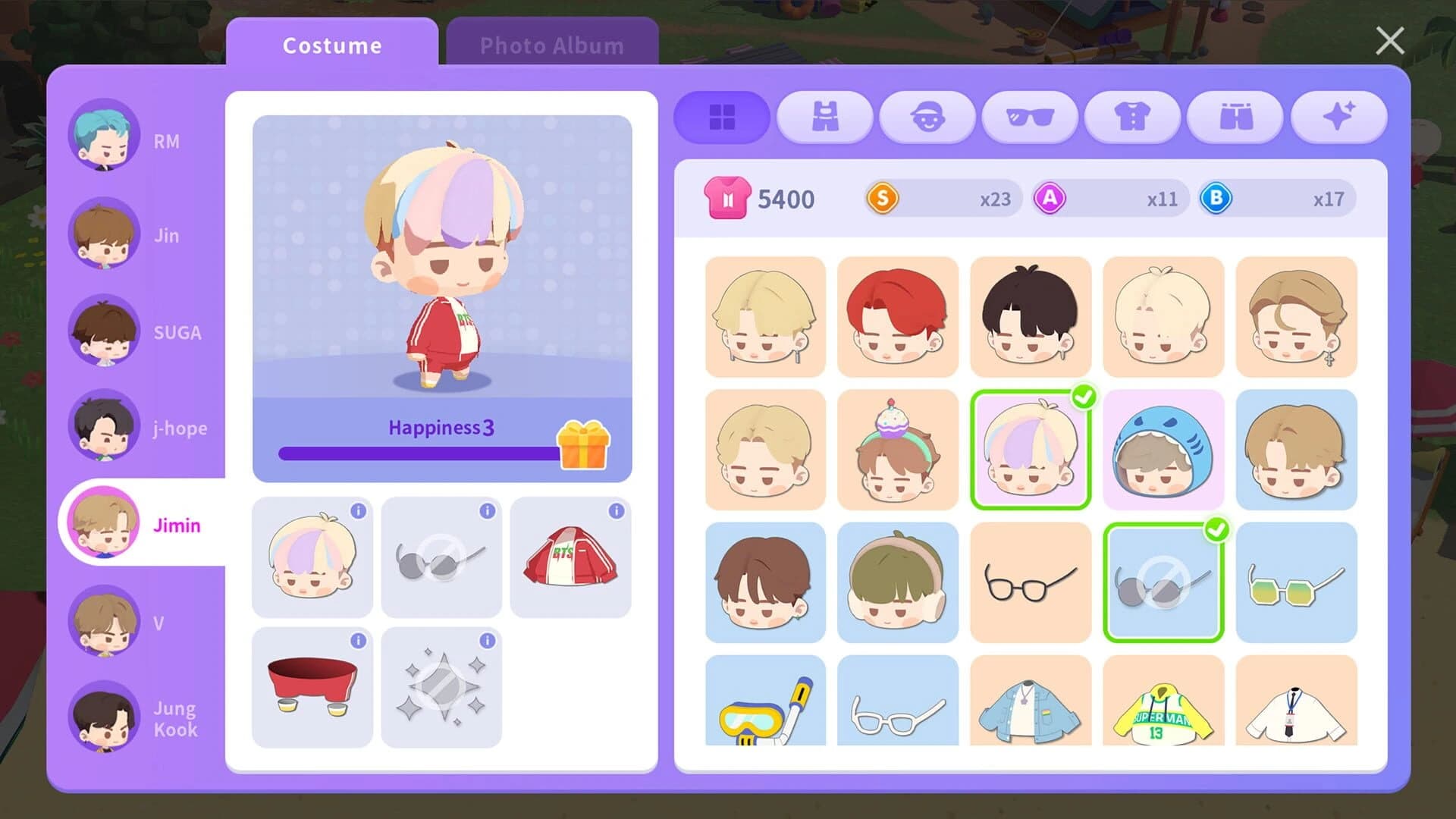1456x819 pixels.
Task: Select Jimin's shark hood costume item
Action: 1163,449
